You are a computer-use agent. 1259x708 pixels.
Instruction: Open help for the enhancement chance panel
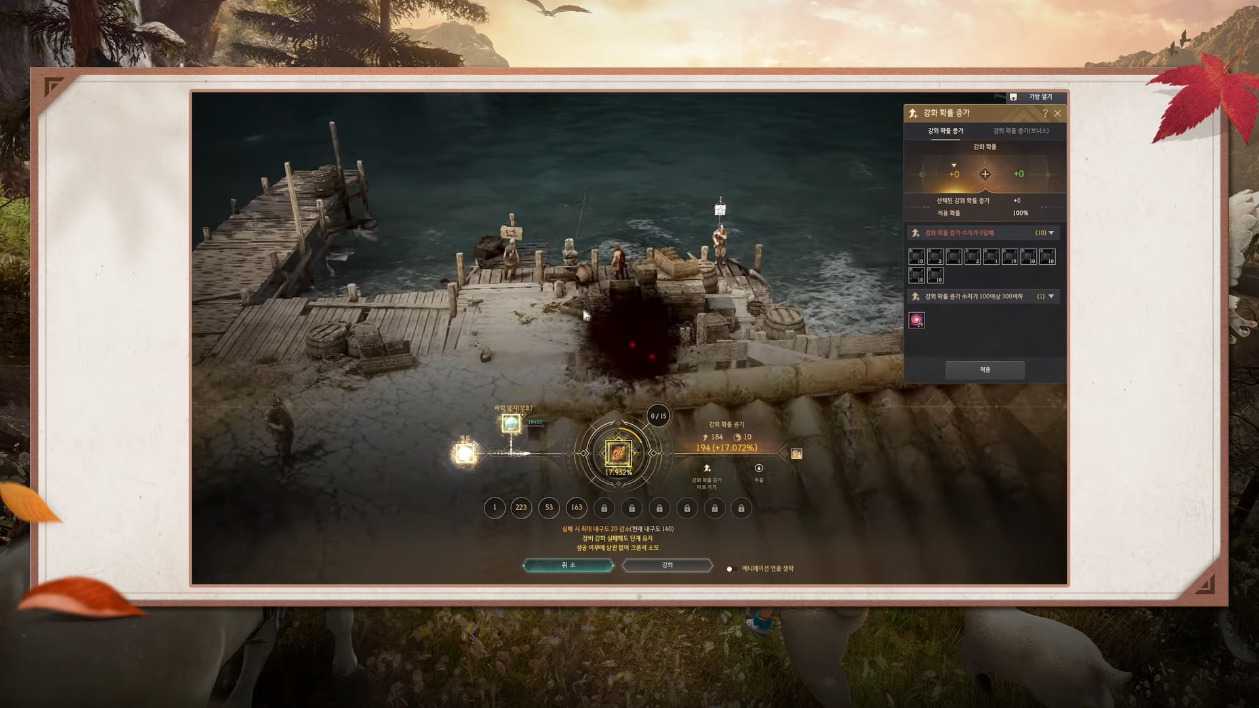(1045, 114)
